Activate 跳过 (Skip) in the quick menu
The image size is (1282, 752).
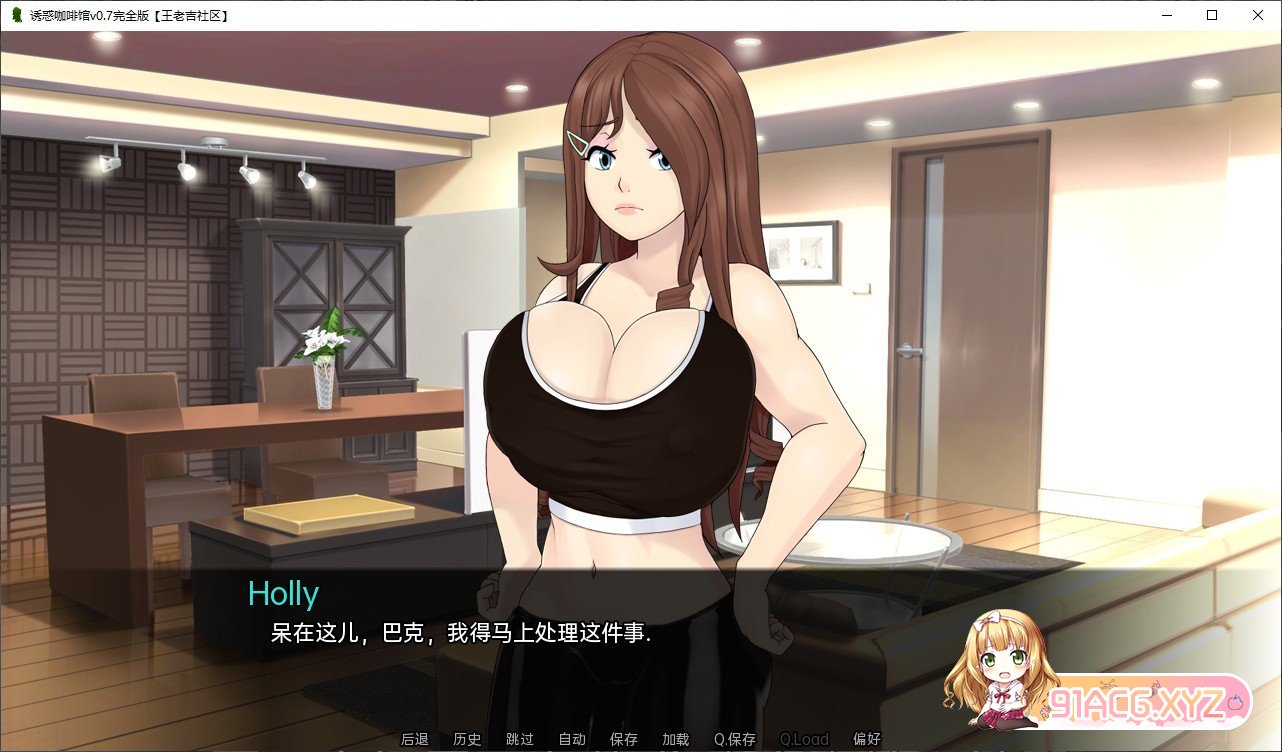(520, 740)
